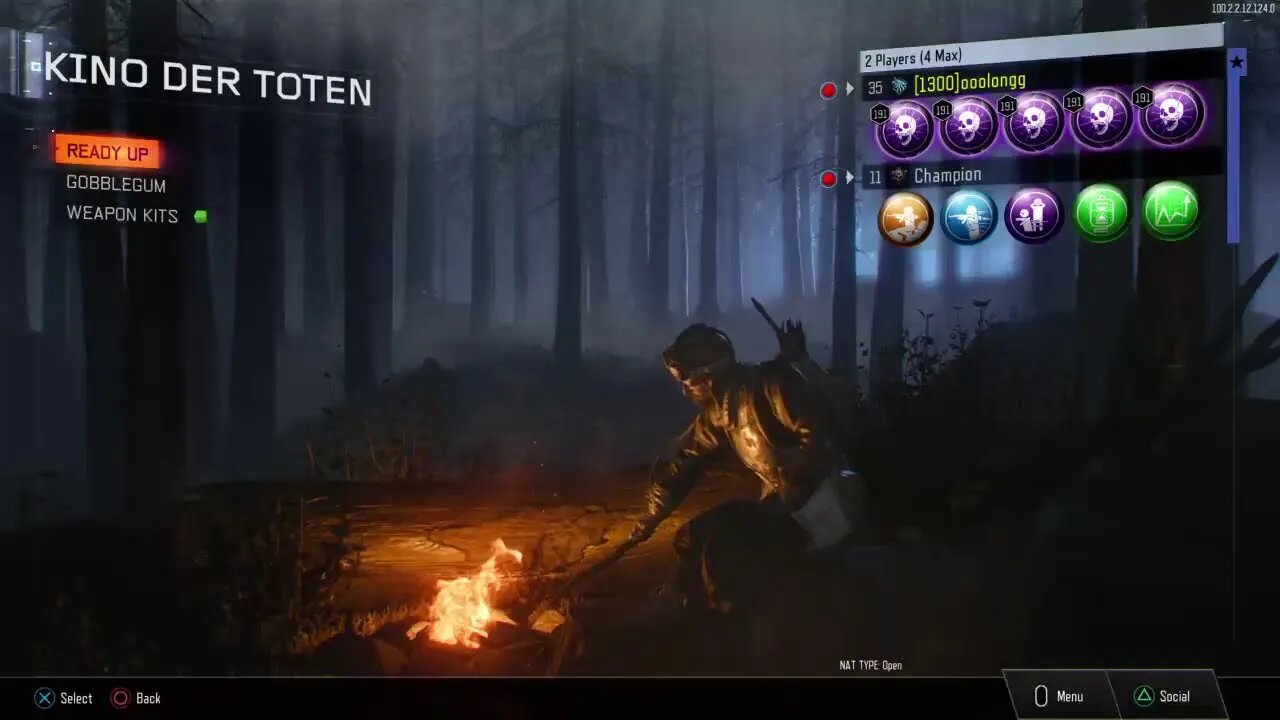Screen dimensions: 1280x720
Task: Select WEAPON KITS from the menu
Action: [x=122, y=214]
